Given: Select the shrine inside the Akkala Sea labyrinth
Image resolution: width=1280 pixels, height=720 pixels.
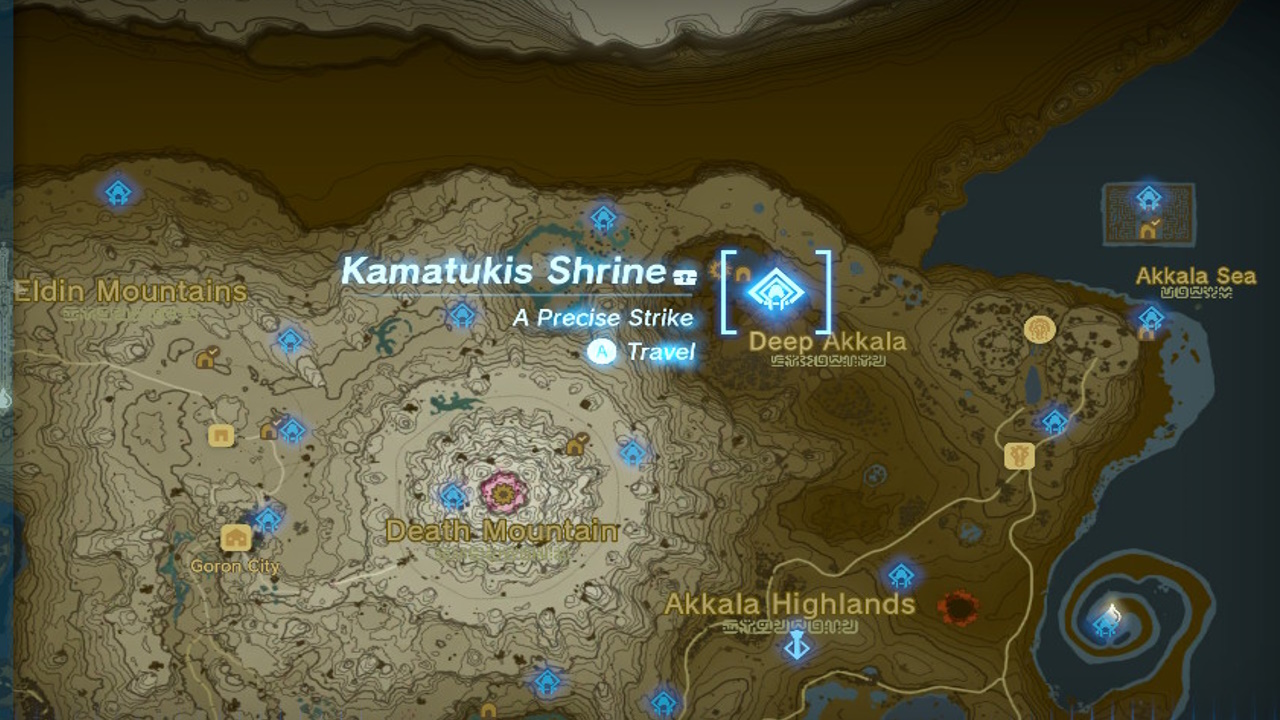Looking at the screenshot, I should [1146, 197].
